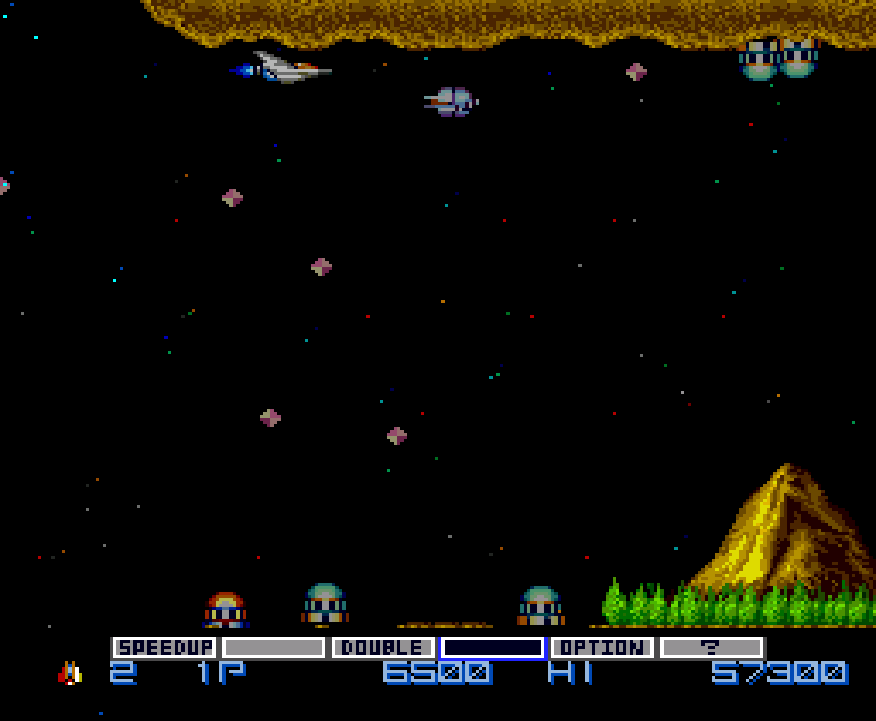Activate the OPTION power-up slot

[x=602, y=648]
